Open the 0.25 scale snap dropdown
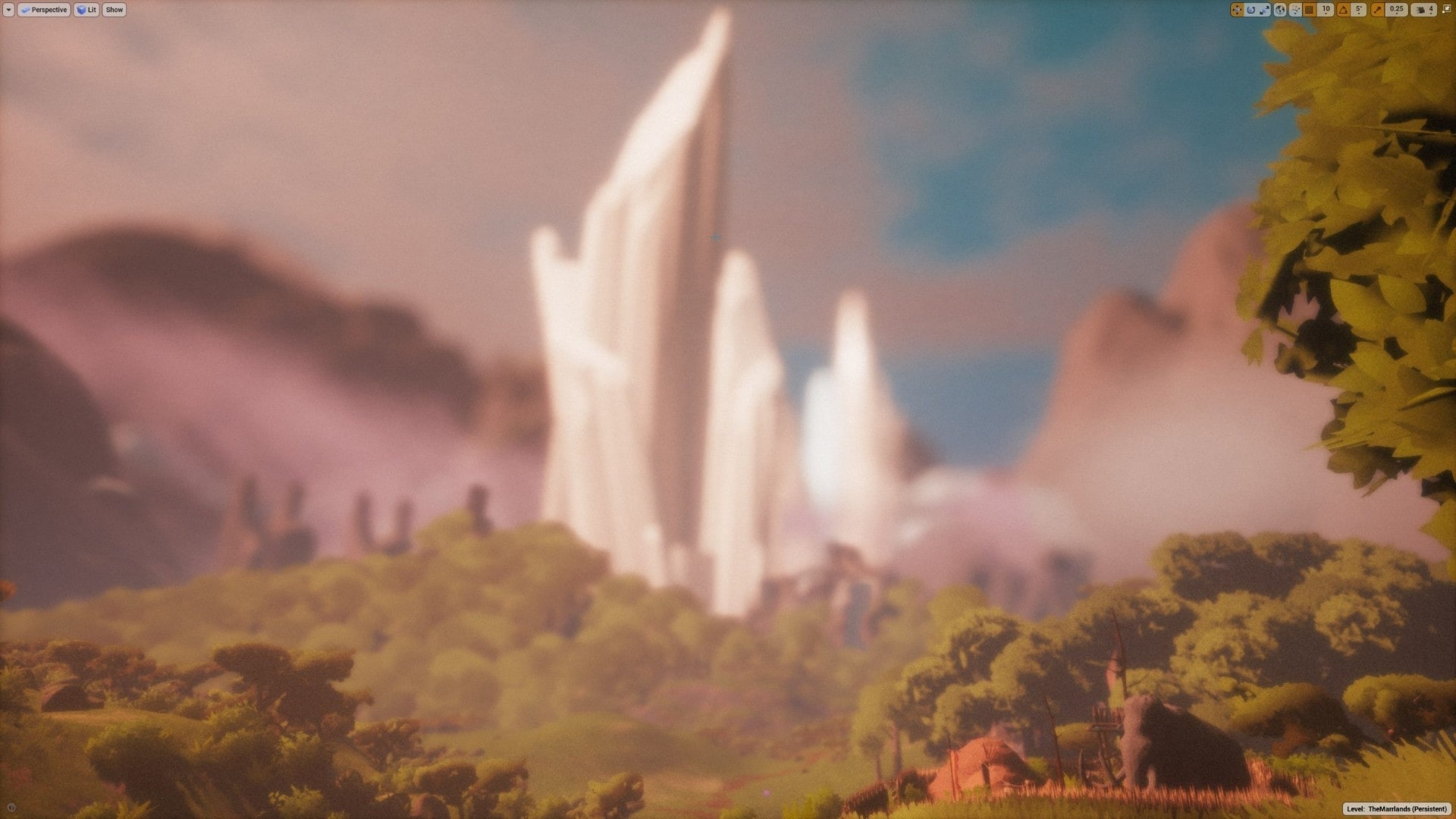The height and width of the screenshot is (819, 1456). pos(1396,10)
